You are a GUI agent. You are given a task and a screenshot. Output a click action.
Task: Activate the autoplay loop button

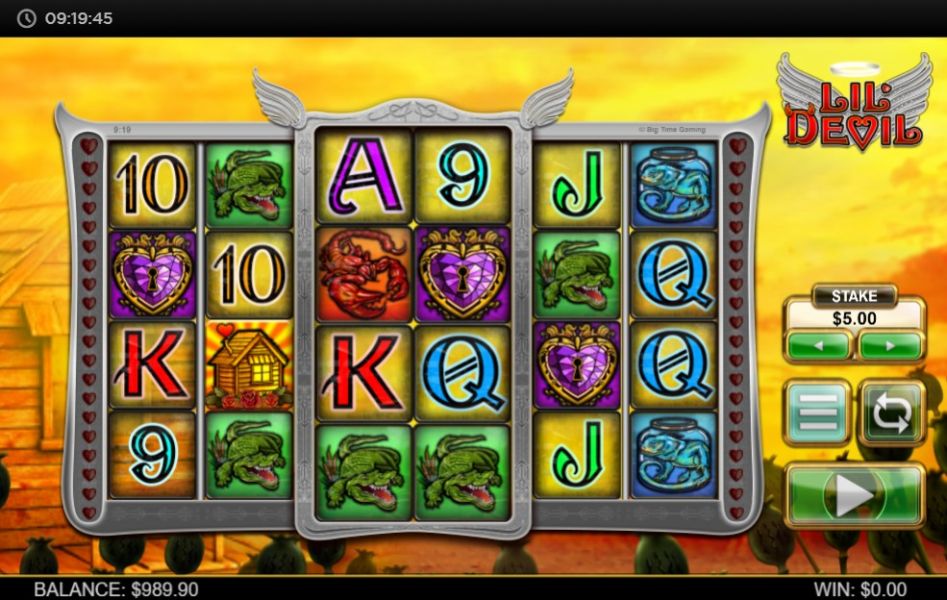[x=891, y=413]
